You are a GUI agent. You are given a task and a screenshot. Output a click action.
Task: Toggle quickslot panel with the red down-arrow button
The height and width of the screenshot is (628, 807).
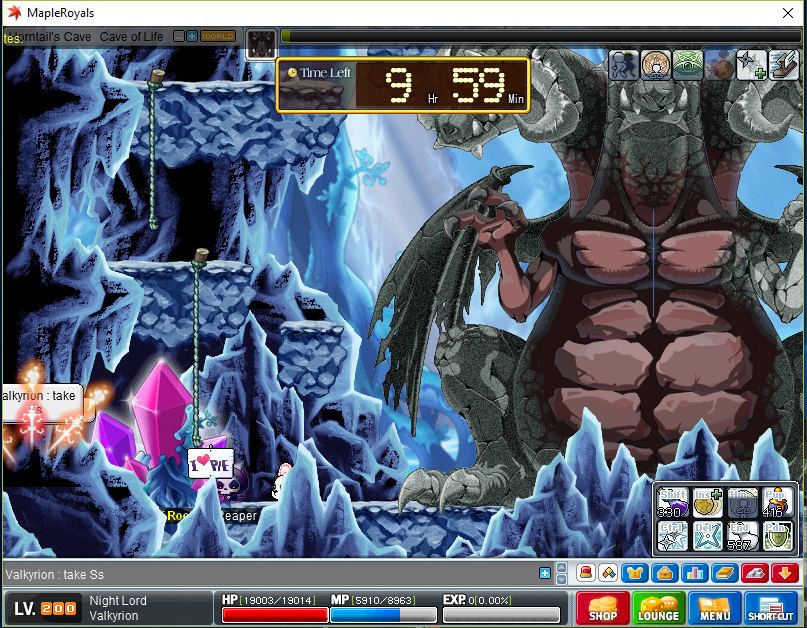785,573
